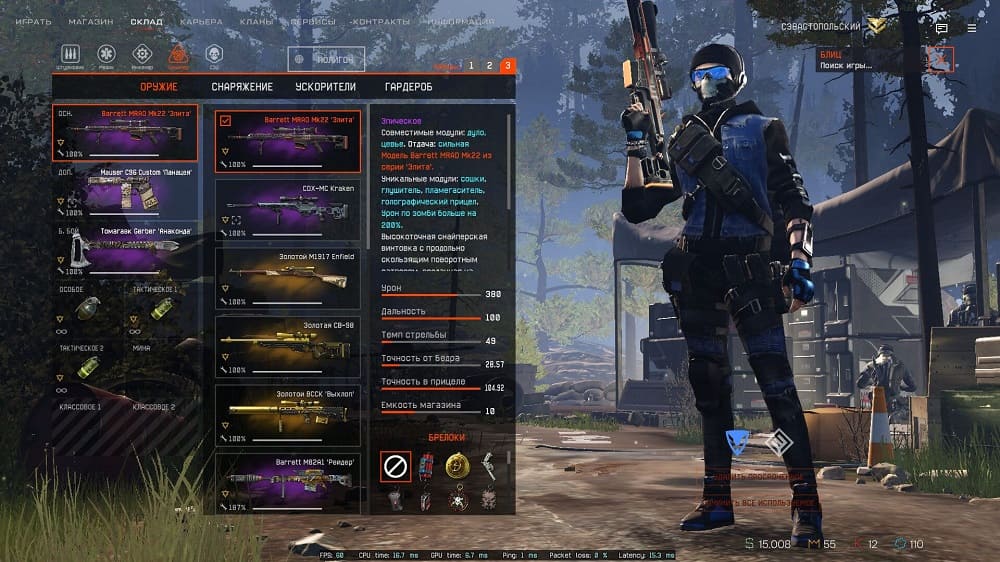The width and height of the screenshot is (1000, 562).
Task: Open the Карьера menu entry
Action: pos(201,20)
